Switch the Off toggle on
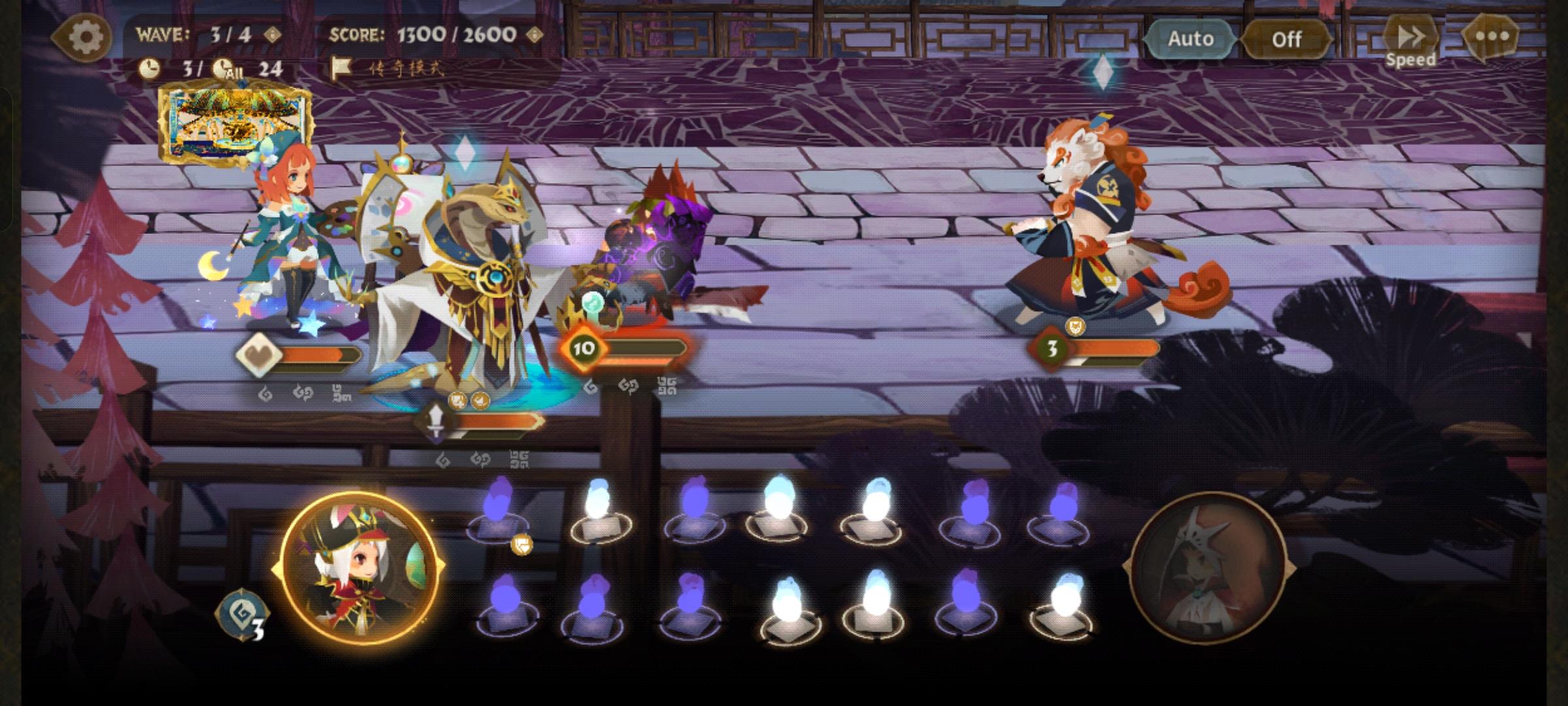This screenshot has width=1568, height=706. pos(1286,39)
